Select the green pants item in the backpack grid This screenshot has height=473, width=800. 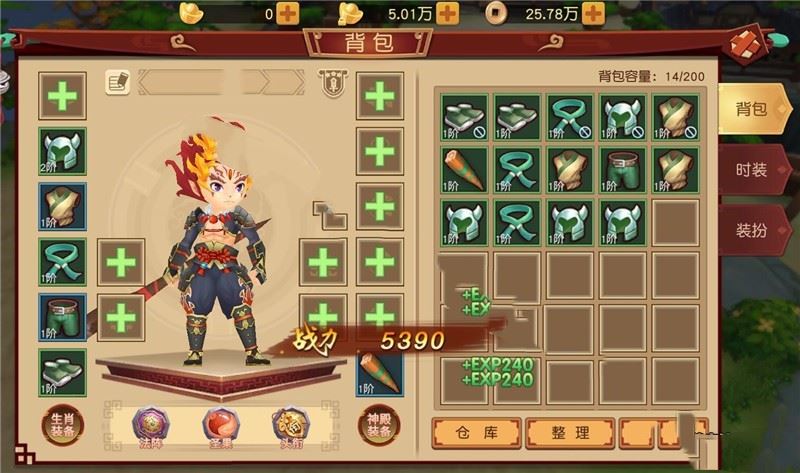[x=622, y=170]
